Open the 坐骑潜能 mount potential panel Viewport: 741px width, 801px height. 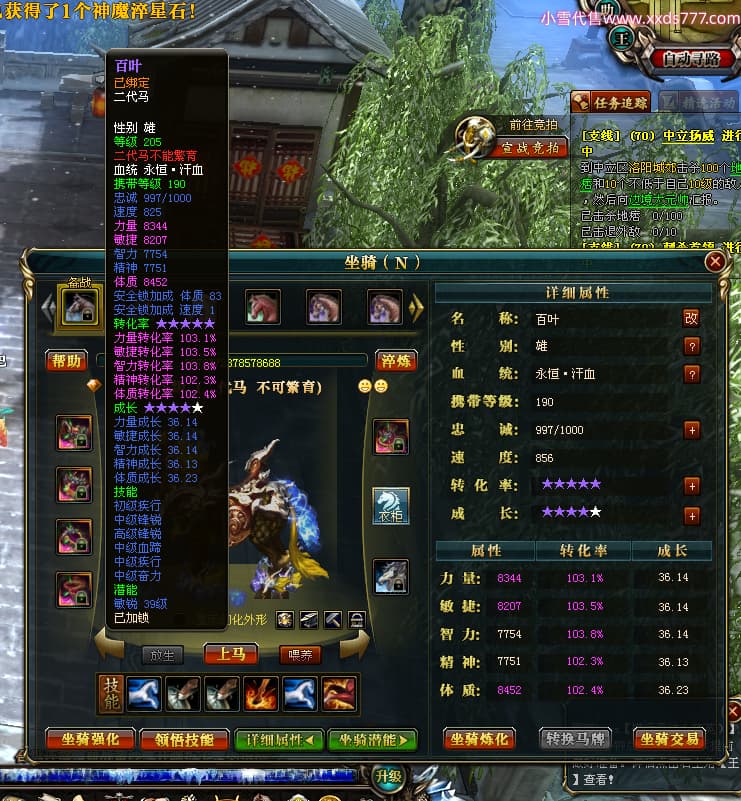pyautogui.click(x=373, y=740)
